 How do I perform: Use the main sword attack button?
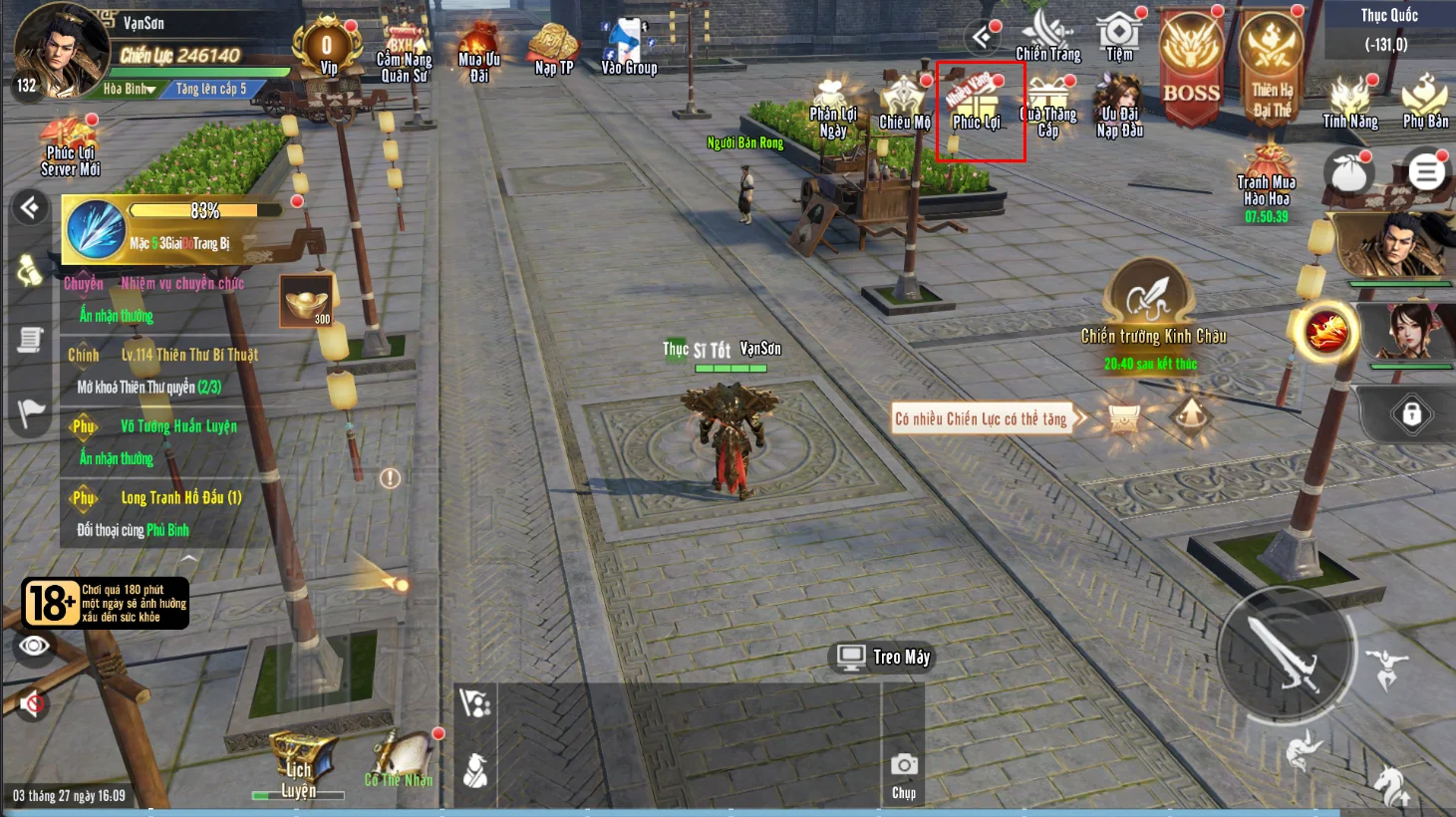(1286, 653)
